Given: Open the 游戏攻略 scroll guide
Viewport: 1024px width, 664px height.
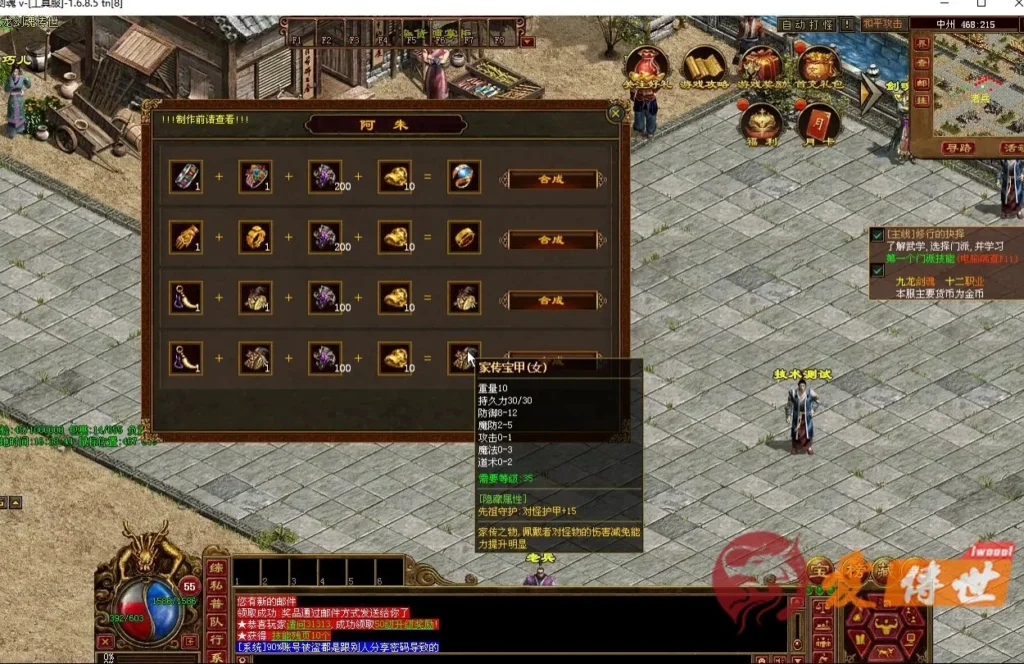Looking at the screenshot, I should pyautogui.click(x=704, y=68).
